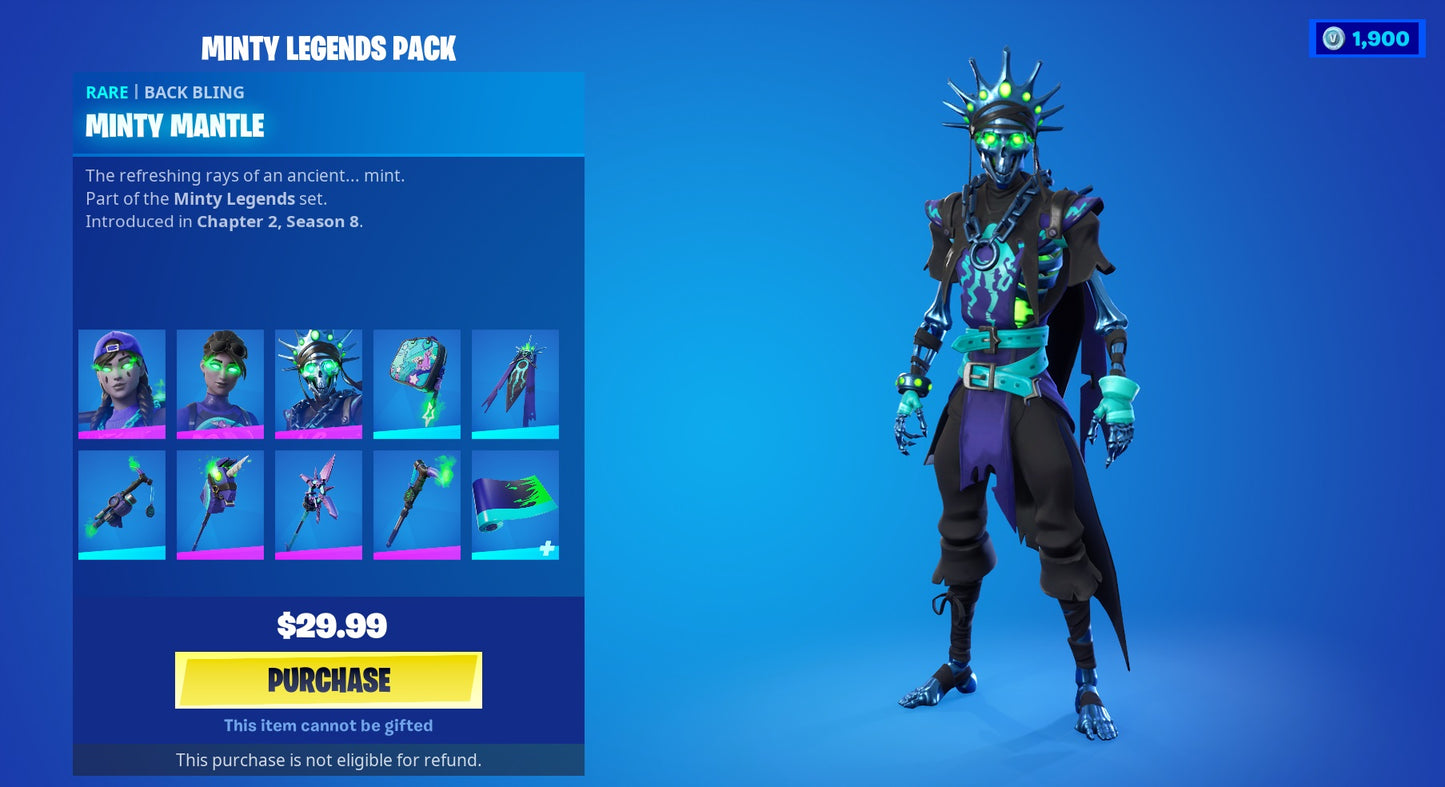Click the 'This item cannot be gifted' text
The width and height of the screenshot is (1445, 787).
328,725
